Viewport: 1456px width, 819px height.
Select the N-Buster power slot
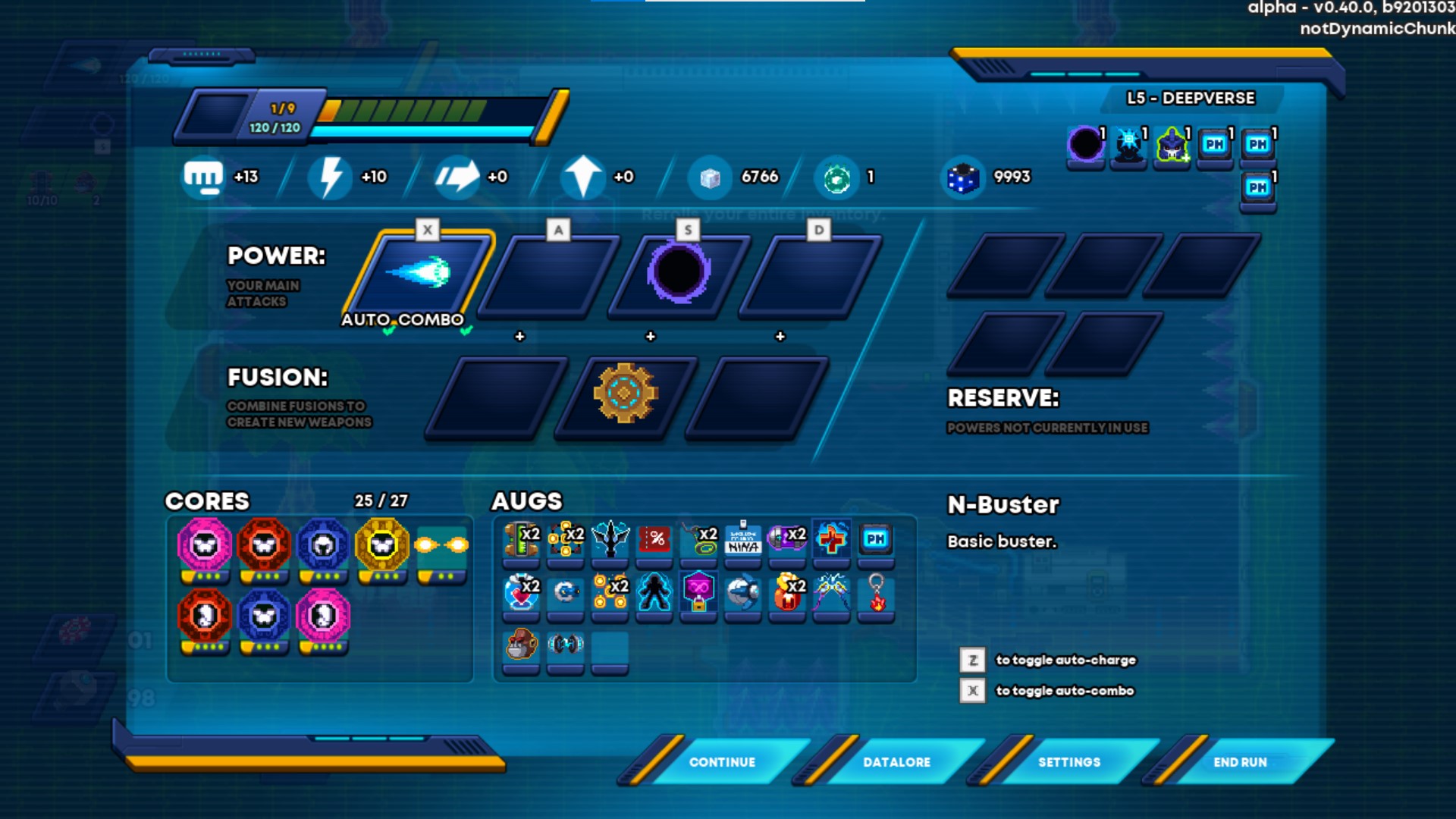[x=421, y=274]
